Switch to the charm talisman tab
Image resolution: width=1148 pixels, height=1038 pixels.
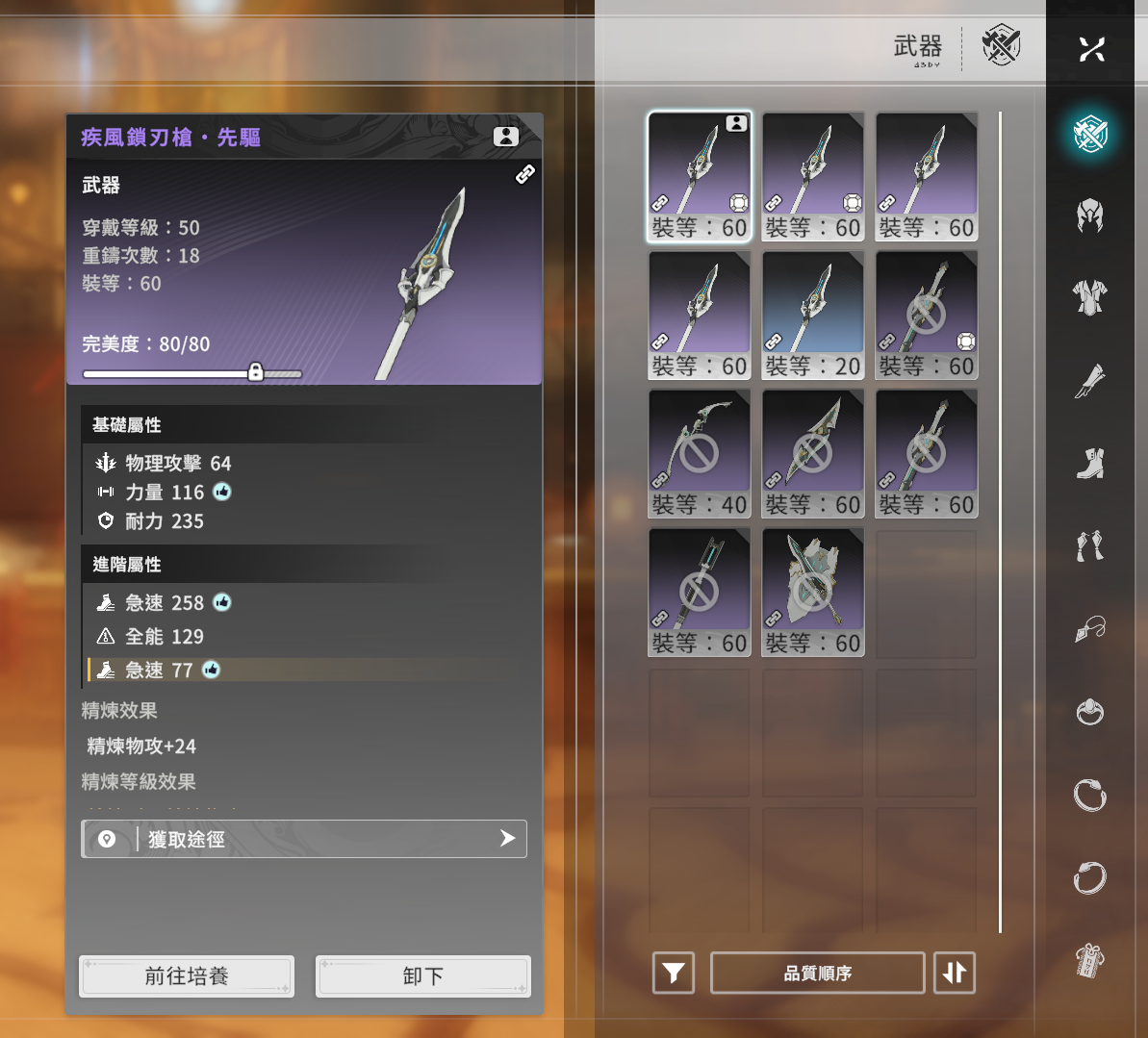pos(1090,960)
